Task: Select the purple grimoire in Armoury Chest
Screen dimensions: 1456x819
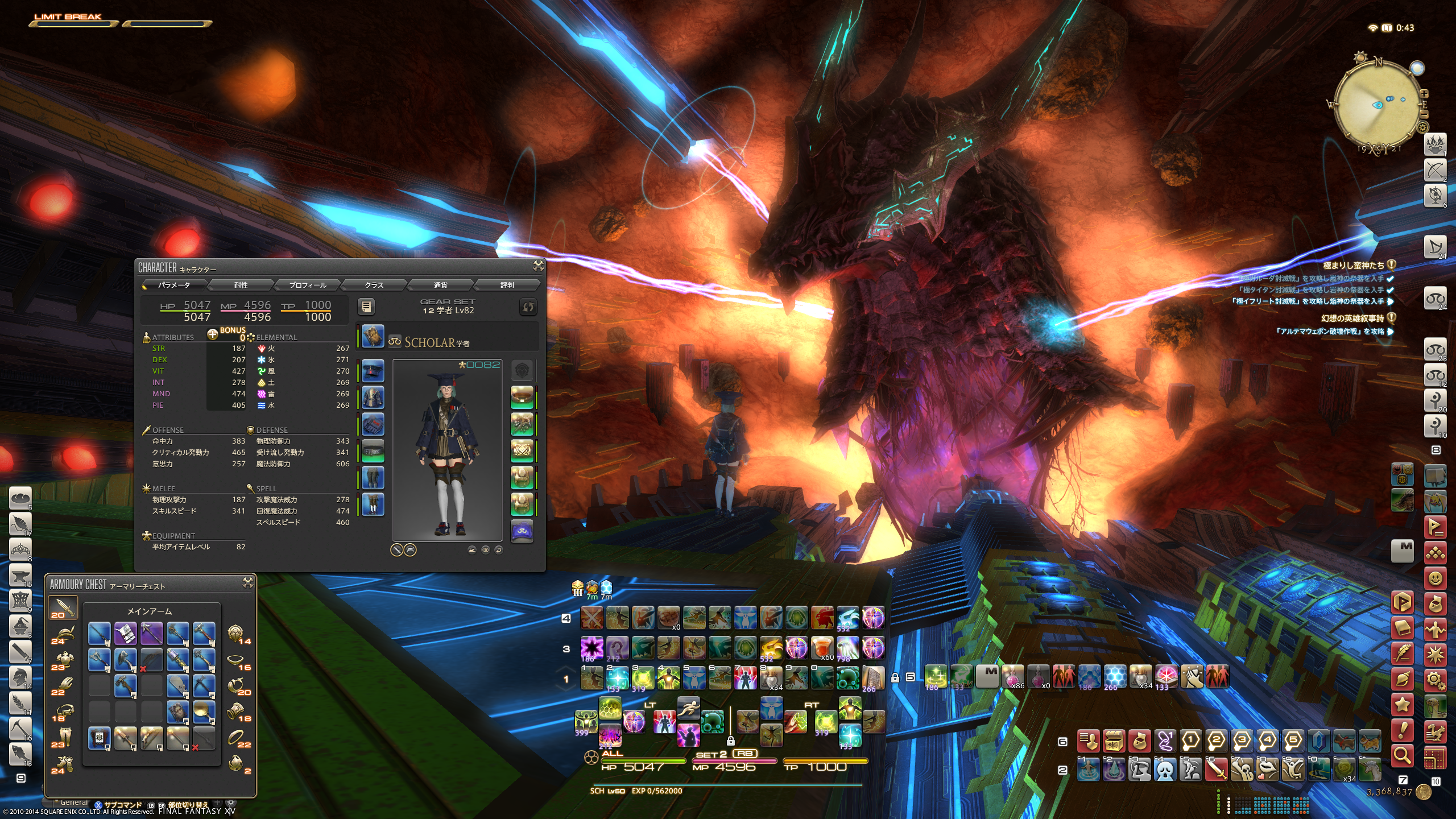Action: pyautogui.click(x=125, y=633)
